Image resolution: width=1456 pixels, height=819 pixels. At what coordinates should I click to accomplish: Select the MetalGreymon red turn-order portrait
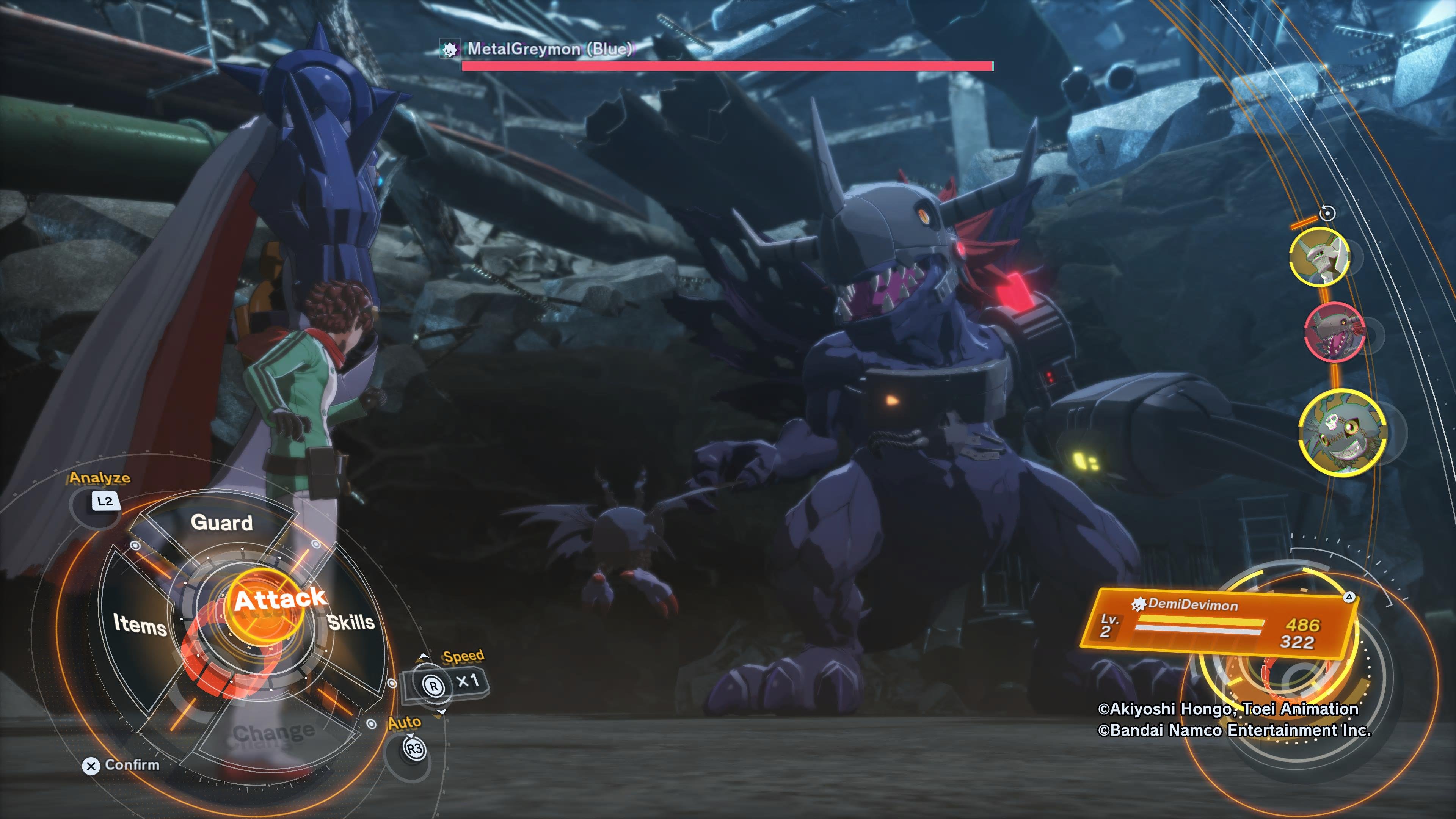pyautogui.click(x=1335, y=332)
